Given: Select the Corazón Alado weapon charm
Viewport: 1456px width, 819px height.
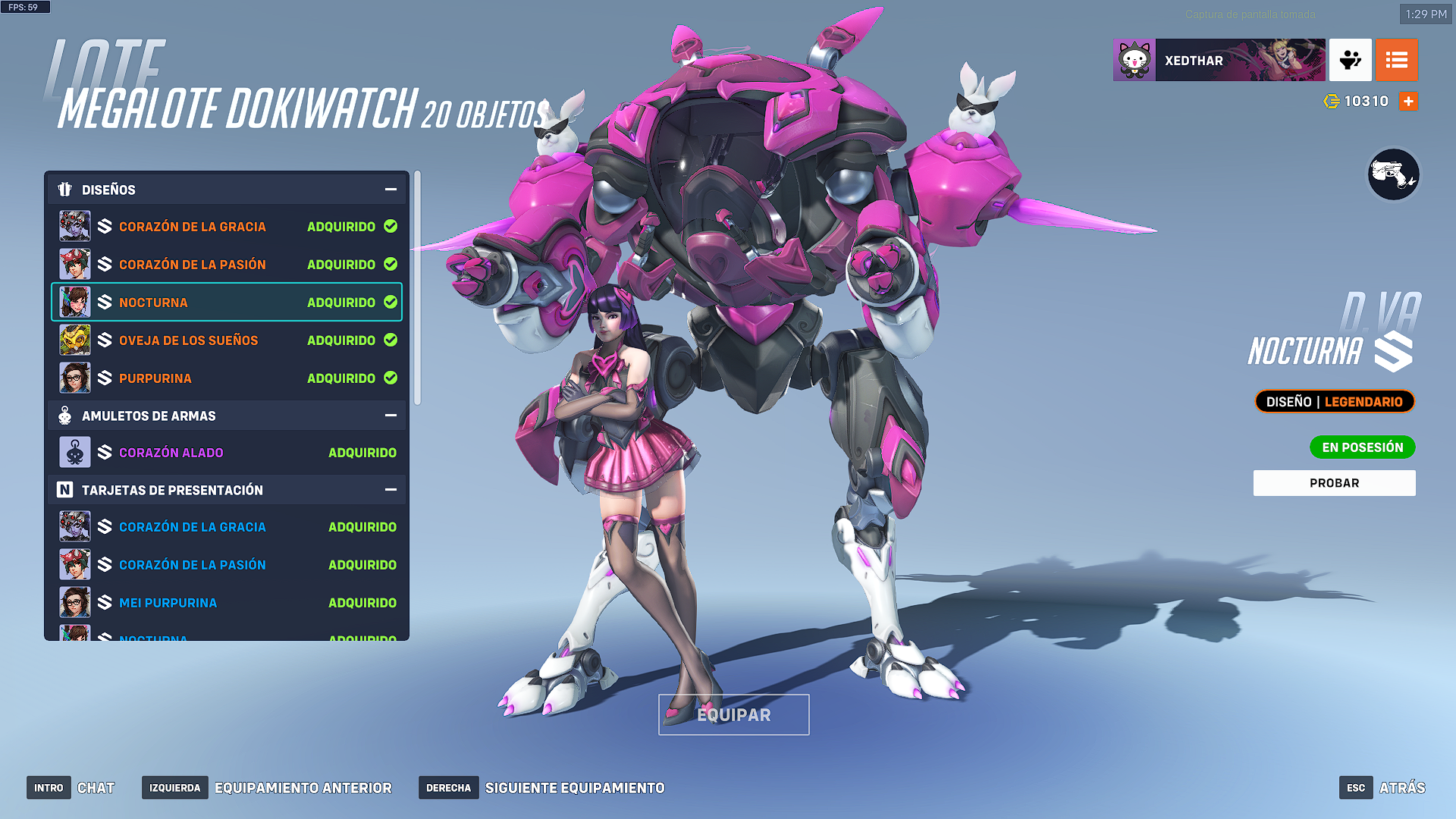Looking at the screenshot, I should tap(227, 453).
